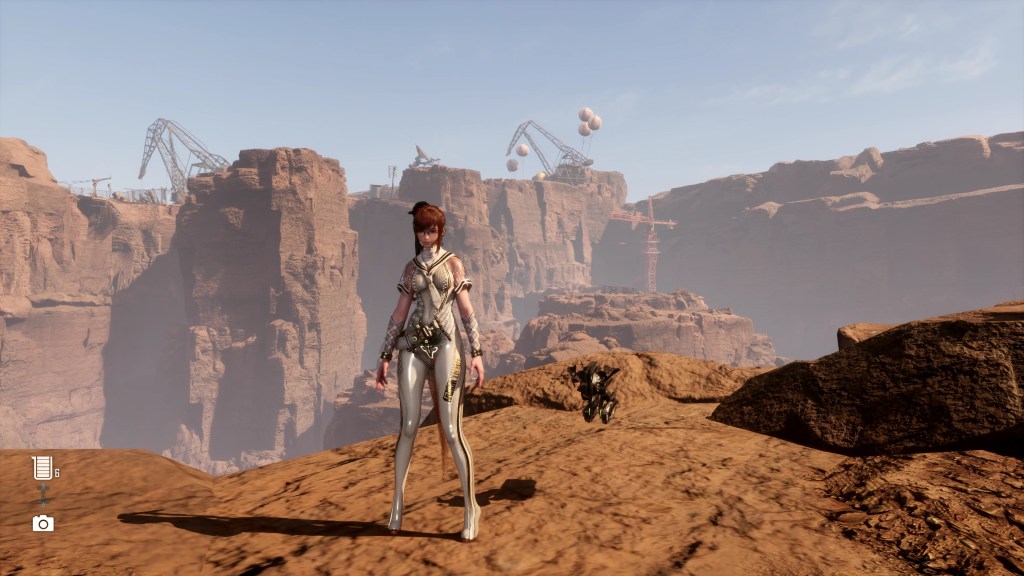Open photo mode with the camera icon
Viewport: 1024px width, 576px height.
point(43,523)
